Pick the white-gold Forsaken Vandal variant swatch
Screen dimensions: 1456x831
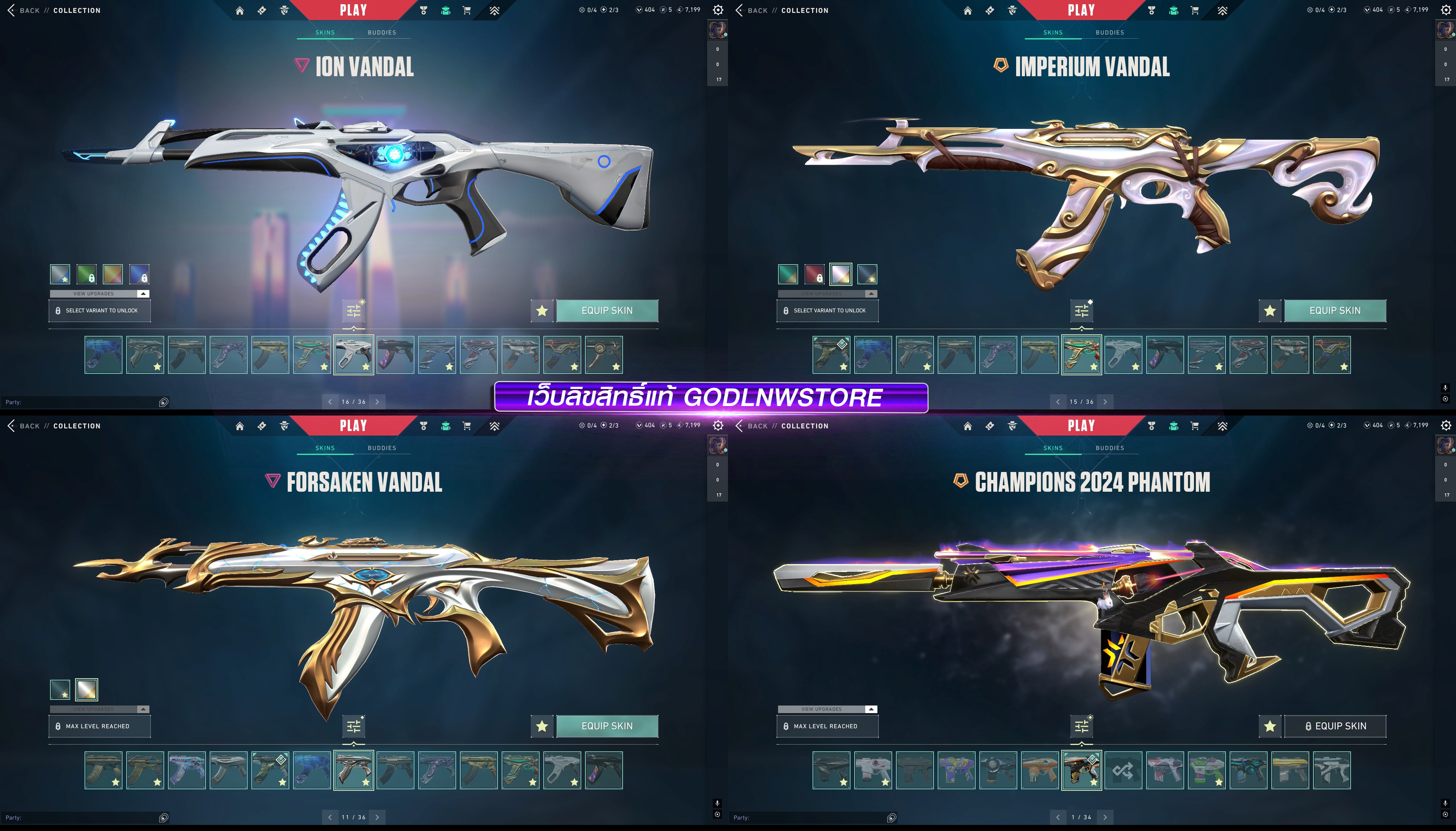click(87, 690)
